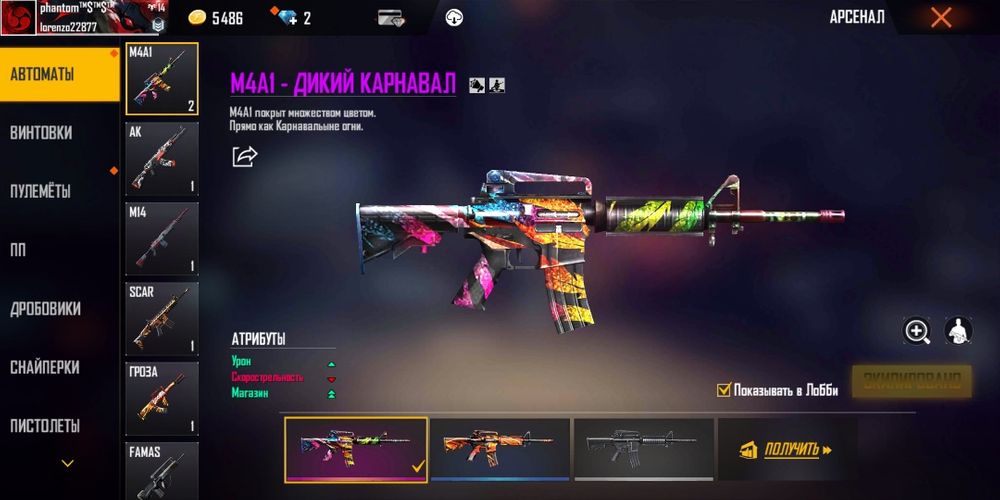Select the M4A1 weapon slot
The height and width of the screenshot is (500, 1000).
[x=162, y=79]
